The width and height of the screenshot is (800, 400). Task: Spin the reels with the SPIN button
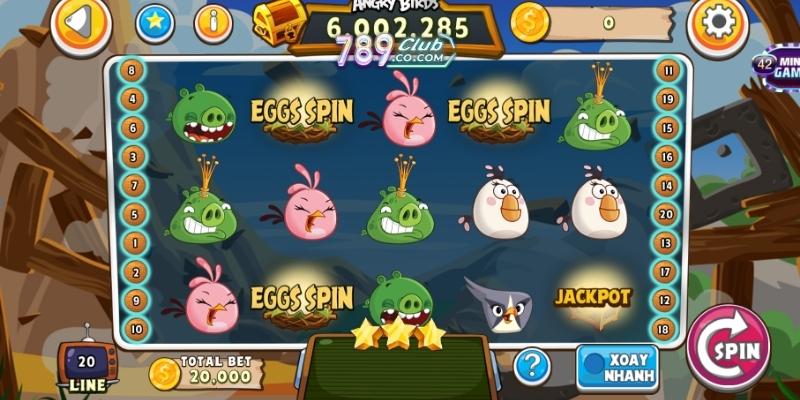(728, 349)
